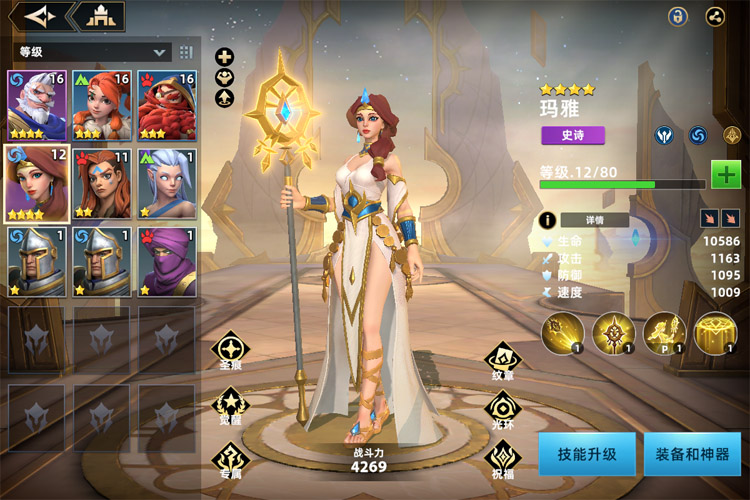This screenshot has width=750, height=500.
Task: Select the red-bearded dwarf hero portrait
Action: pos(167,105)
